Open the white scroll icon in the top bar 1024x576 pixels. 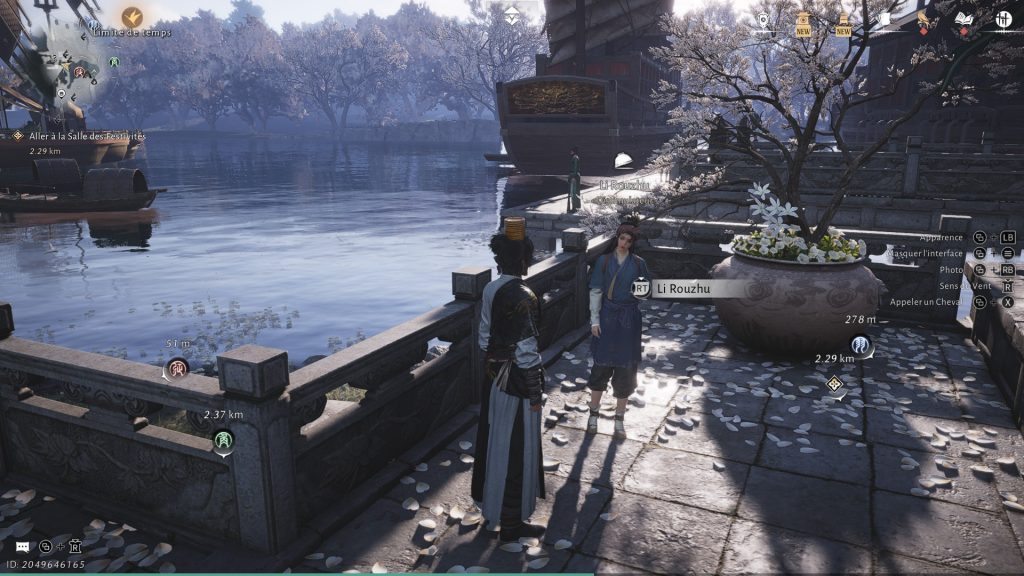click(883, 20)
